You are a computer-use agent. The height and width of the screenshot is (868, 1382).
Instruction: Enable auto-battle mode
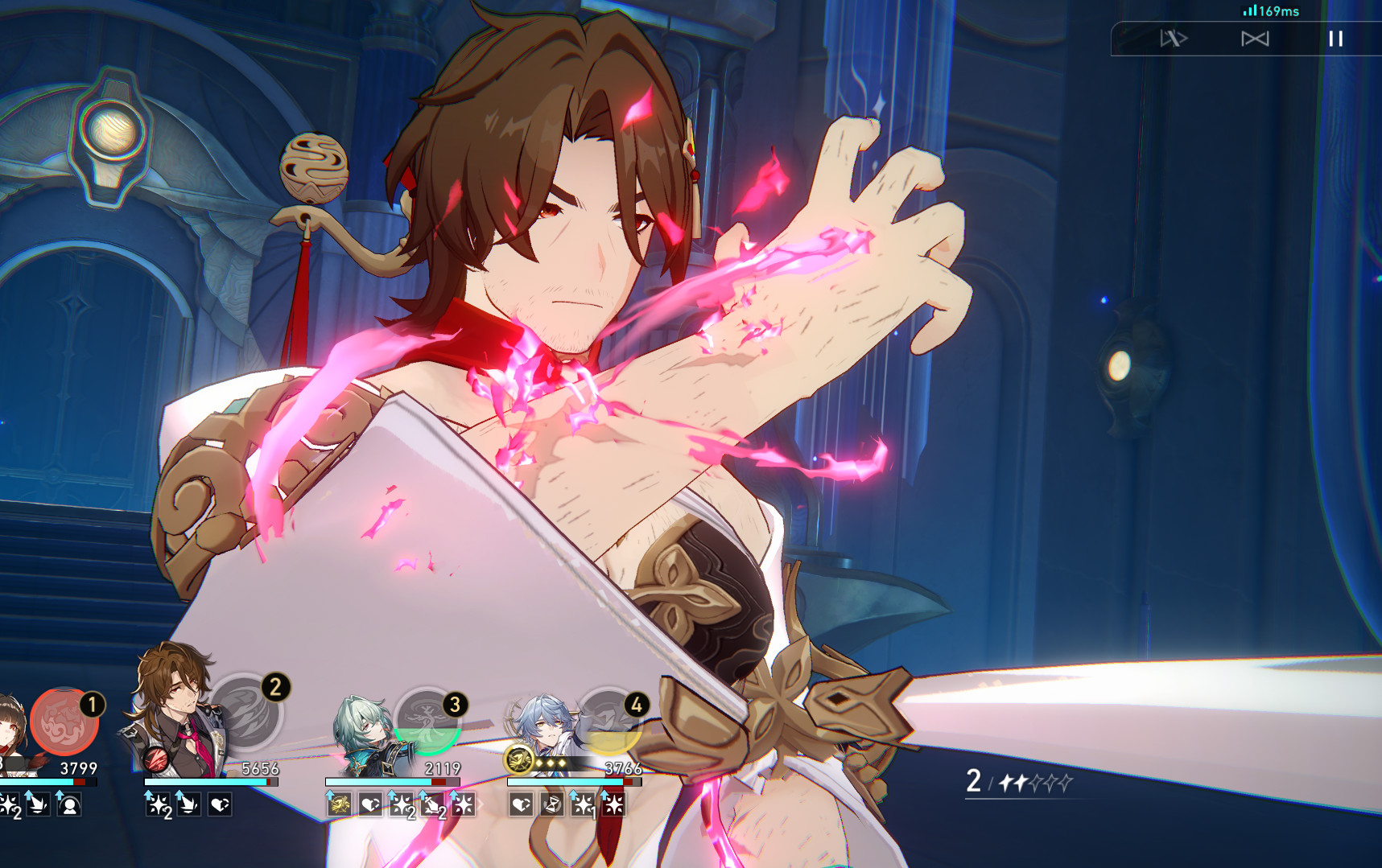pos(1174,39)
